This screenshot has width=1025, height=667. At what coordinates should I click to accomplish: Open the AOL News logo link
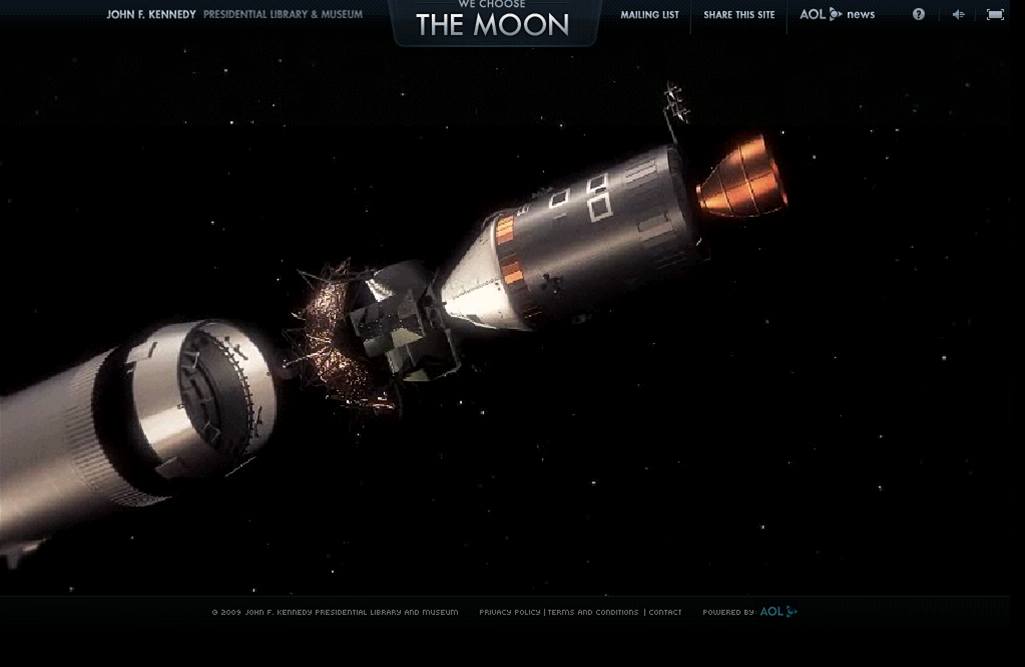(837, 15)
